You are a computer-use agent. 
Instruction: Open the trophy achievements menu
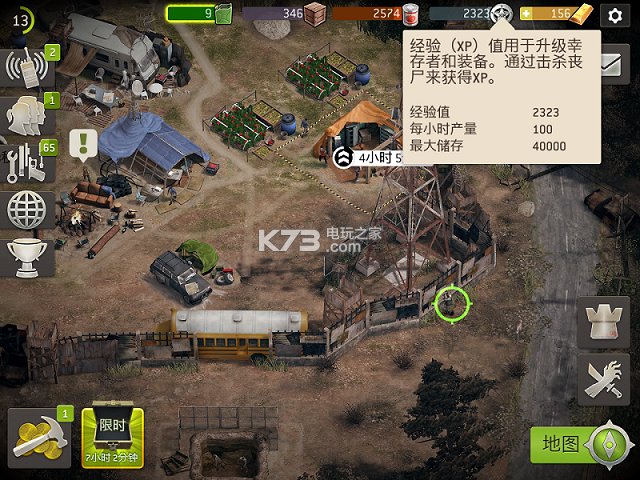(x=28, y=256)
